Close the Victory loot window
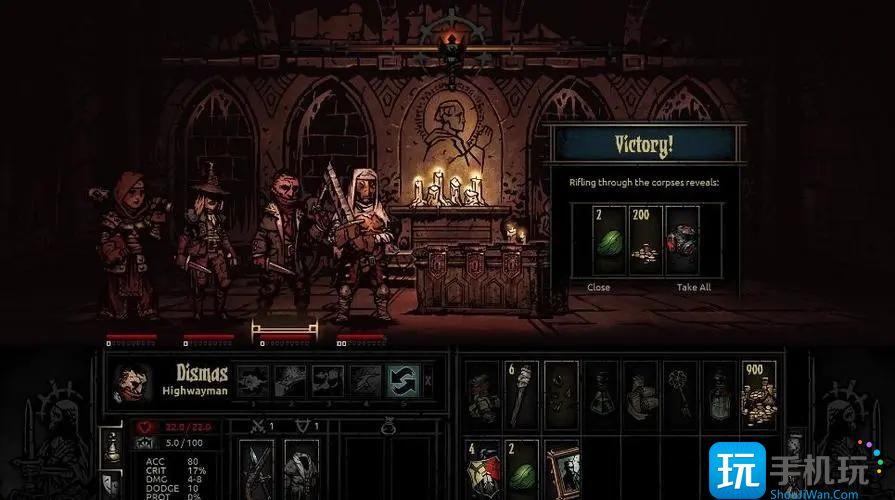Image resolution: width=895 pixels, height=500 pixels. pyautogui.click(x=599, y=287)
